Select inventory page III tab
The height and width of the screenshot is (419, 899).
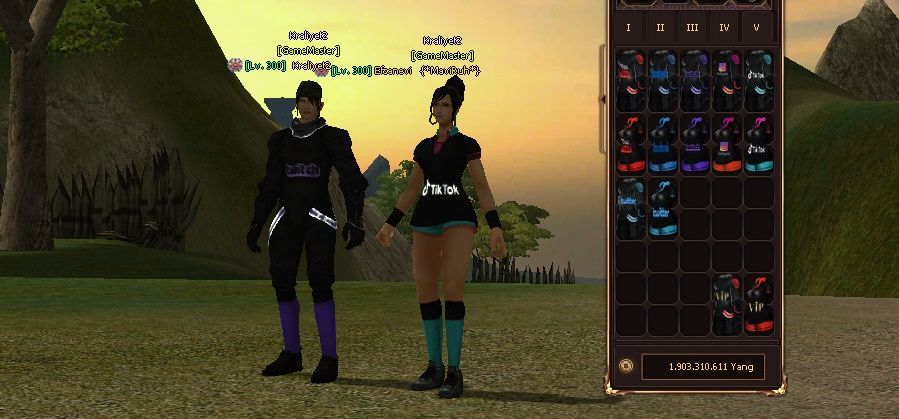(692, 27)
